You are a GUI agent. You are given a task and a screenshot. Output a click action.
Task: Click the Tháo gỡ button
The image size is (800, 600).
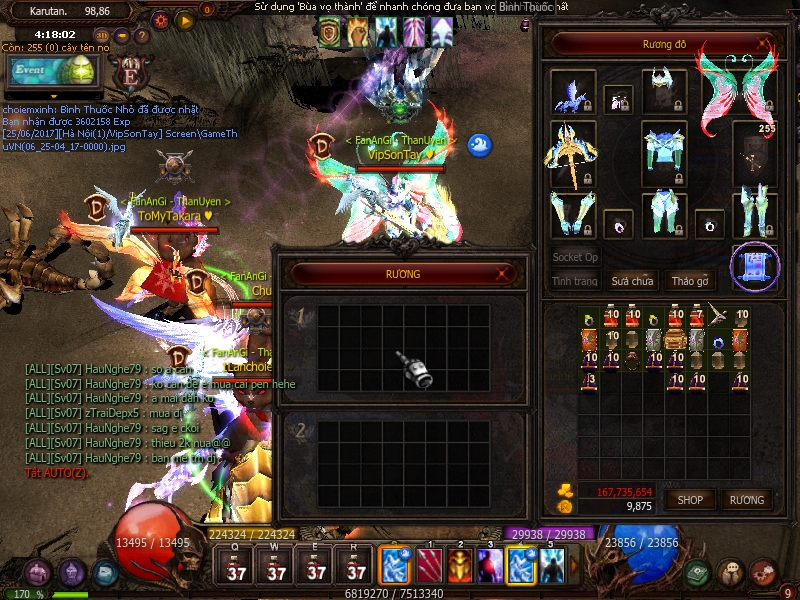tap(690, 281)
